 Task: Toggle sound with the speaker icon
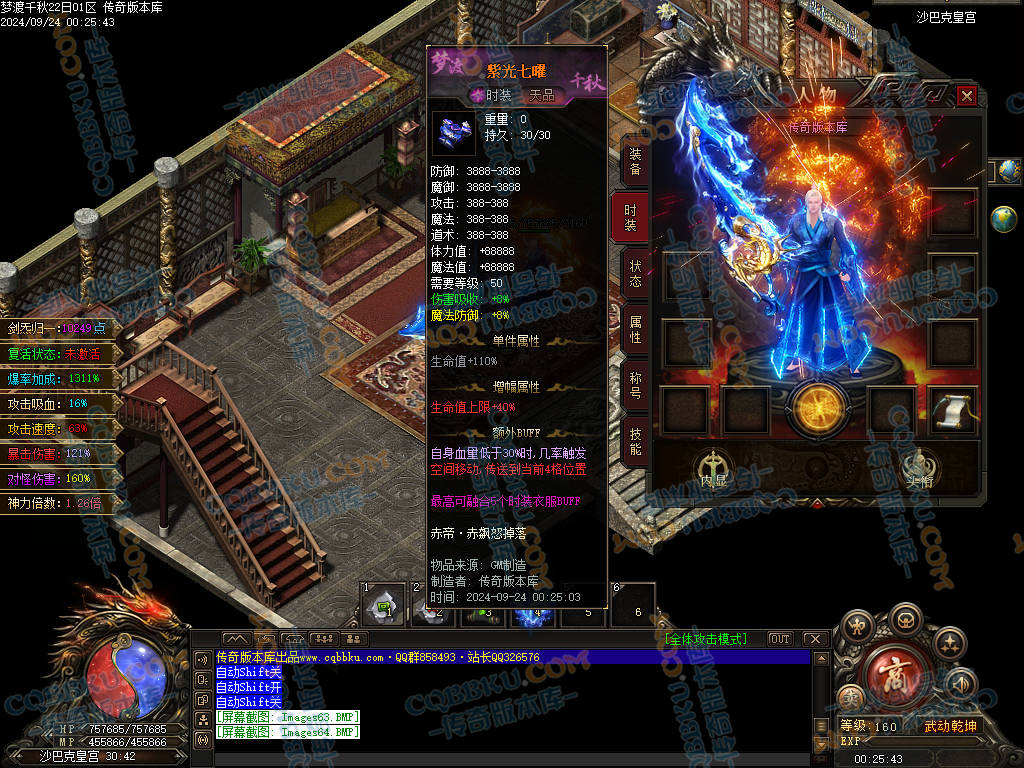pyautogui.click(x=960, y=683)
